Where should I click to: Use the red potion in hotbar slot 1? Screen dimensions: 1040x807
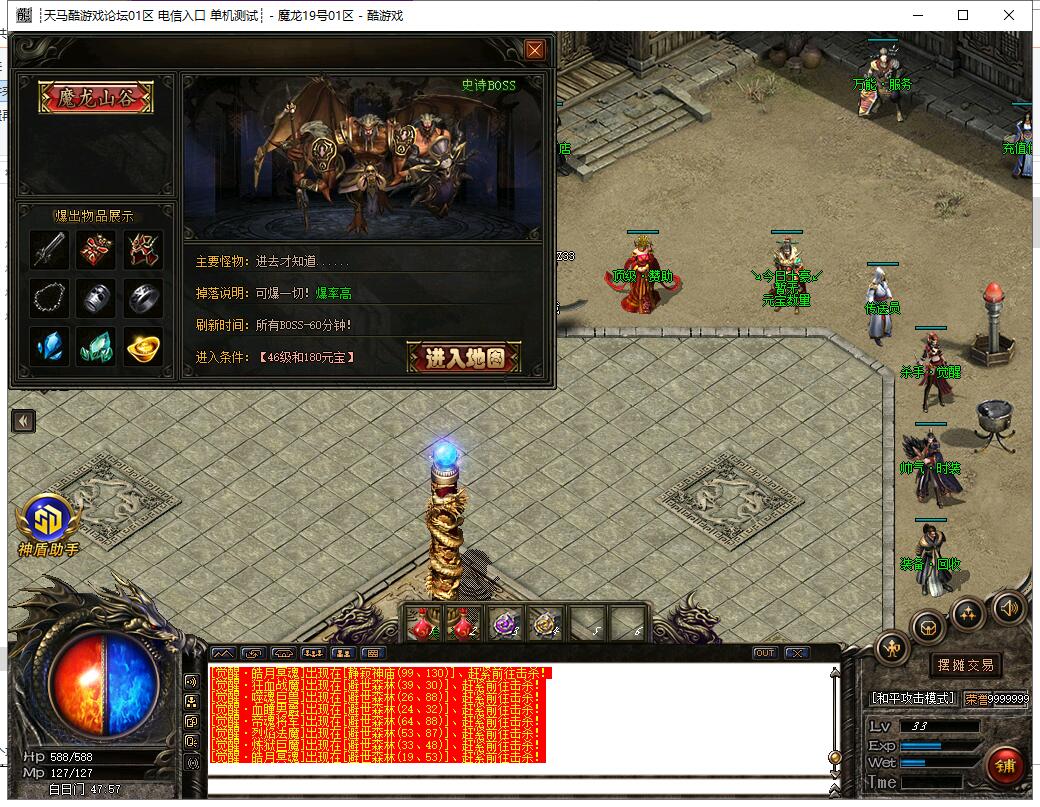click(422, 624)
